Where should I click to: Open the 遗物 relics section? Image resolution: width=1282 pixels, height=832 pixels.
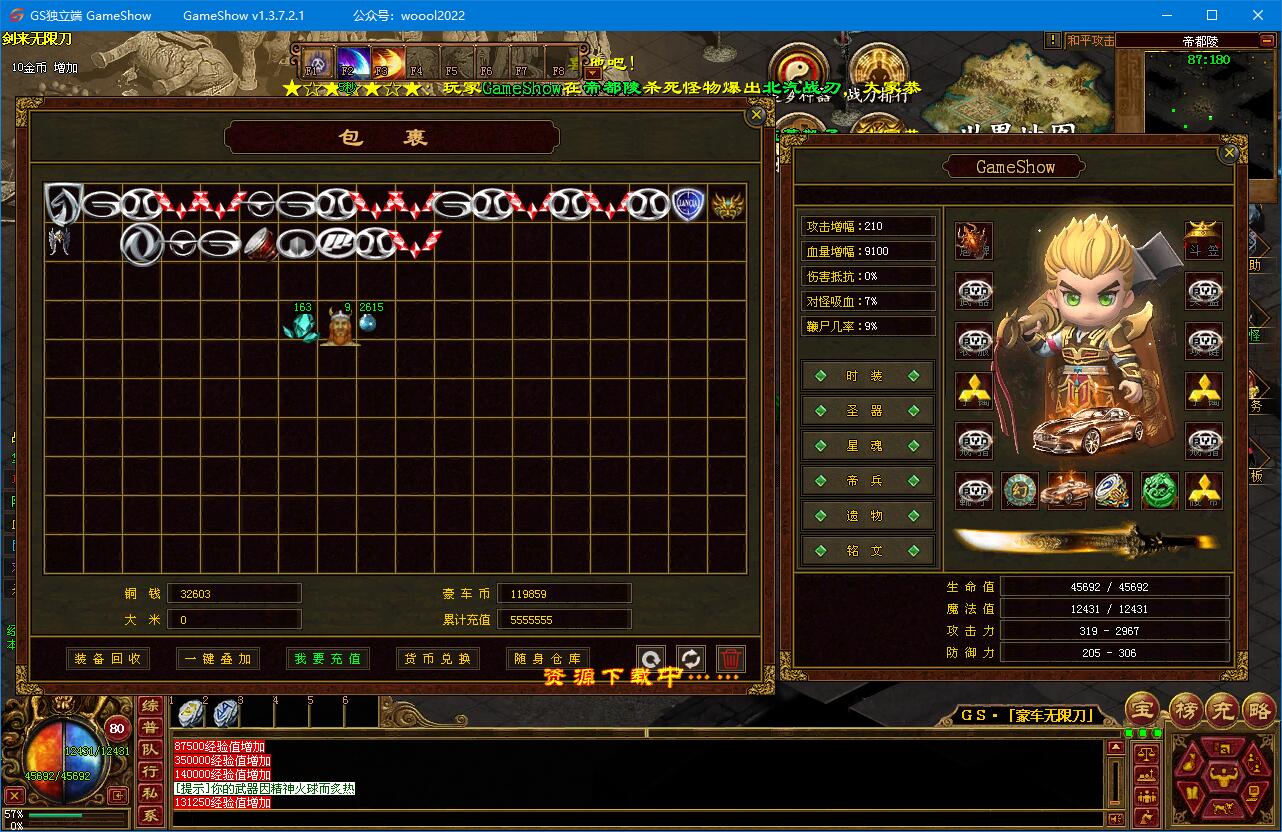click(867, 516)
